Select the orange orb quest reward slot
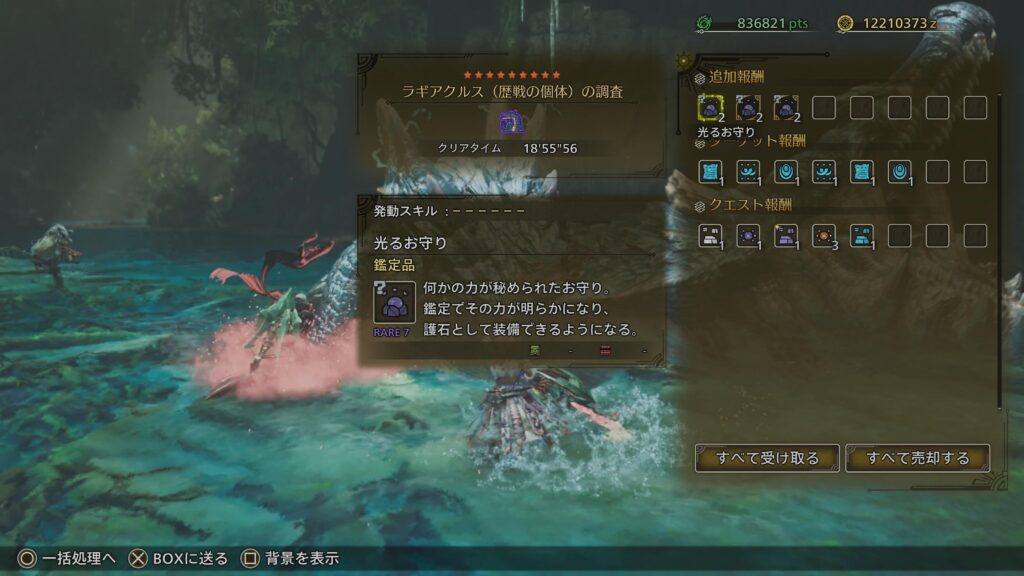The width and height of the screenshot is (1024, 576). (824, 235)
